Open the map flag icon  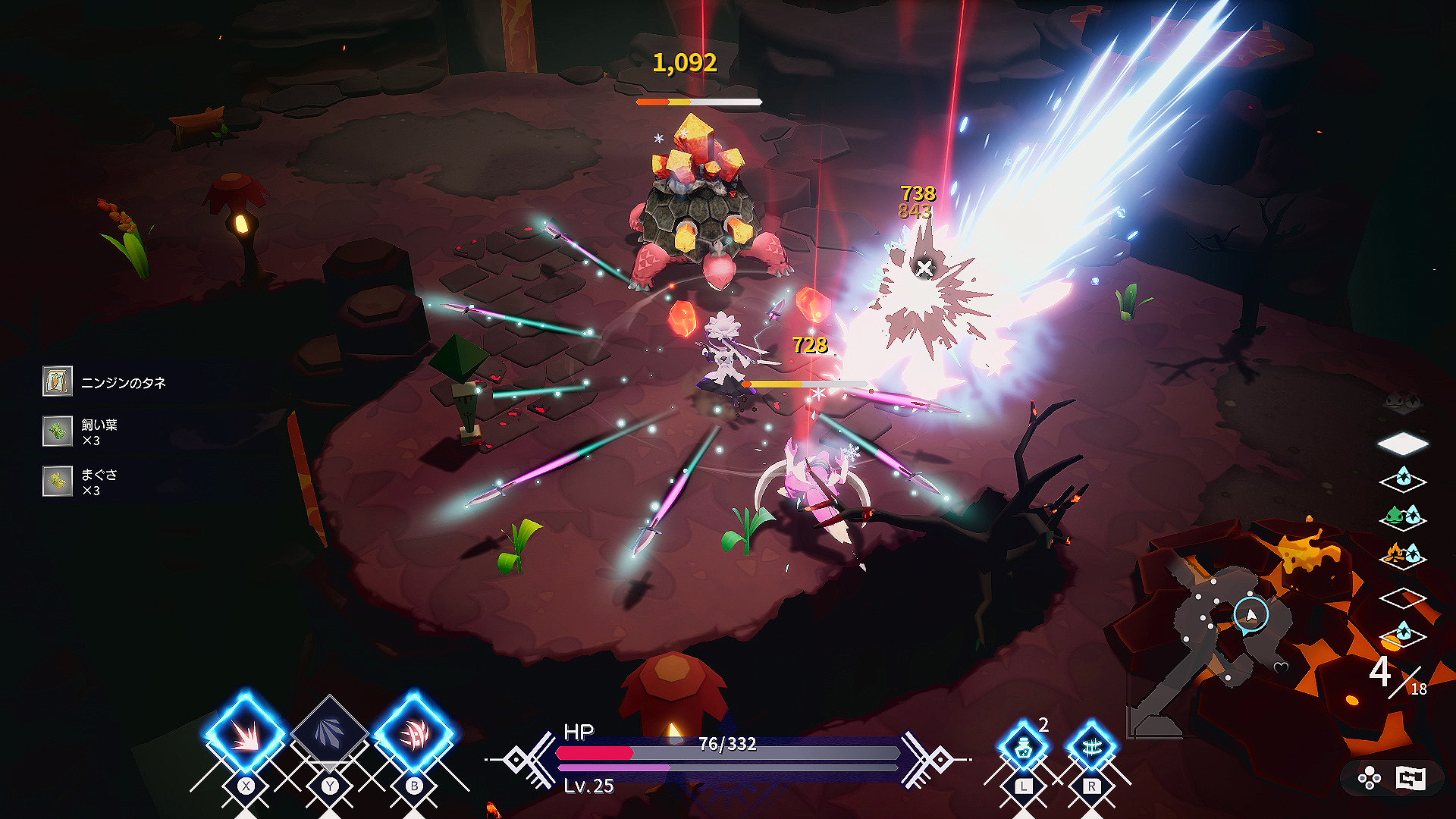(x=1411, y=779)
